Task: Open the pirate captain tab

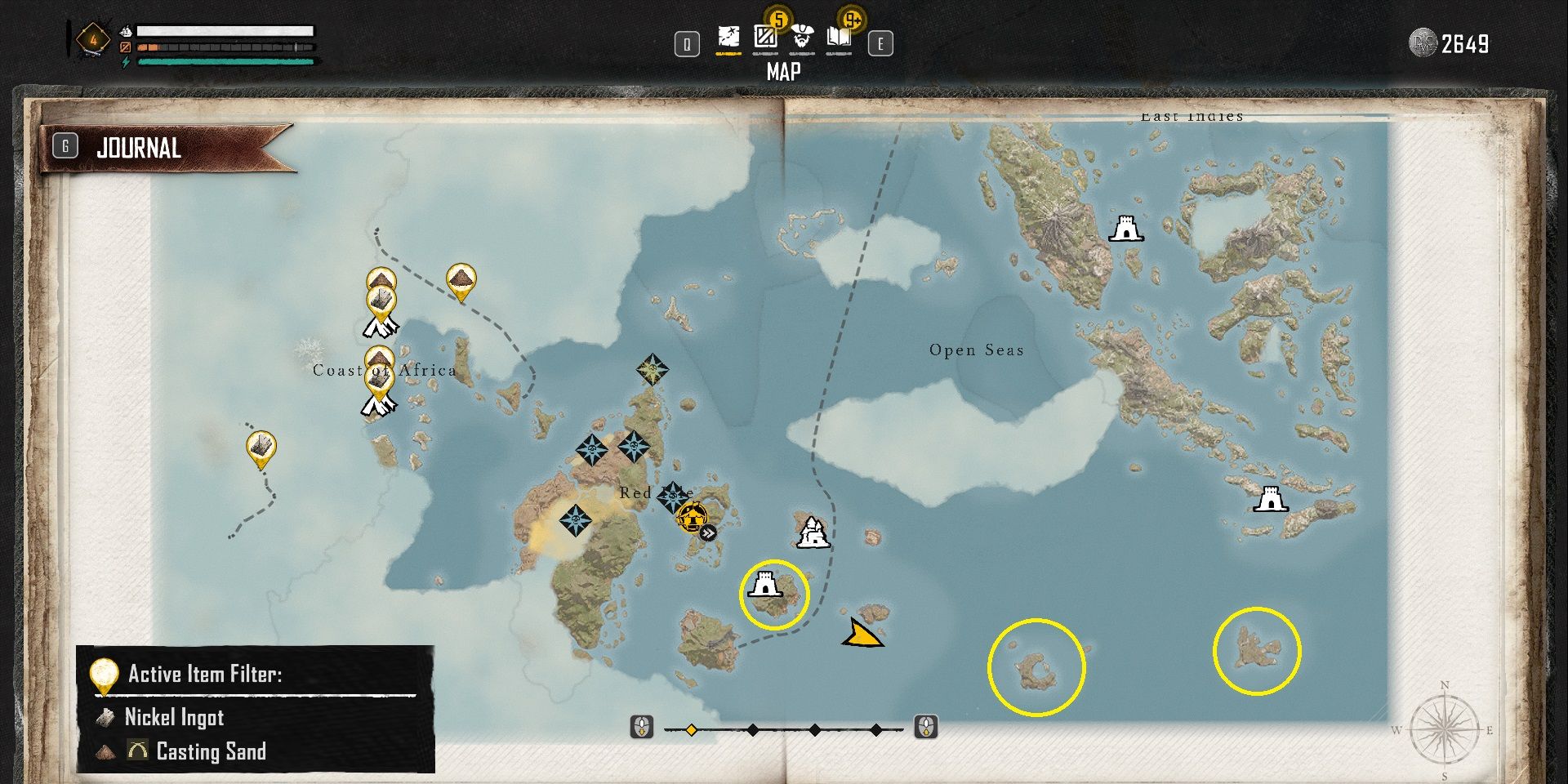Action: (x=803, y=38)
